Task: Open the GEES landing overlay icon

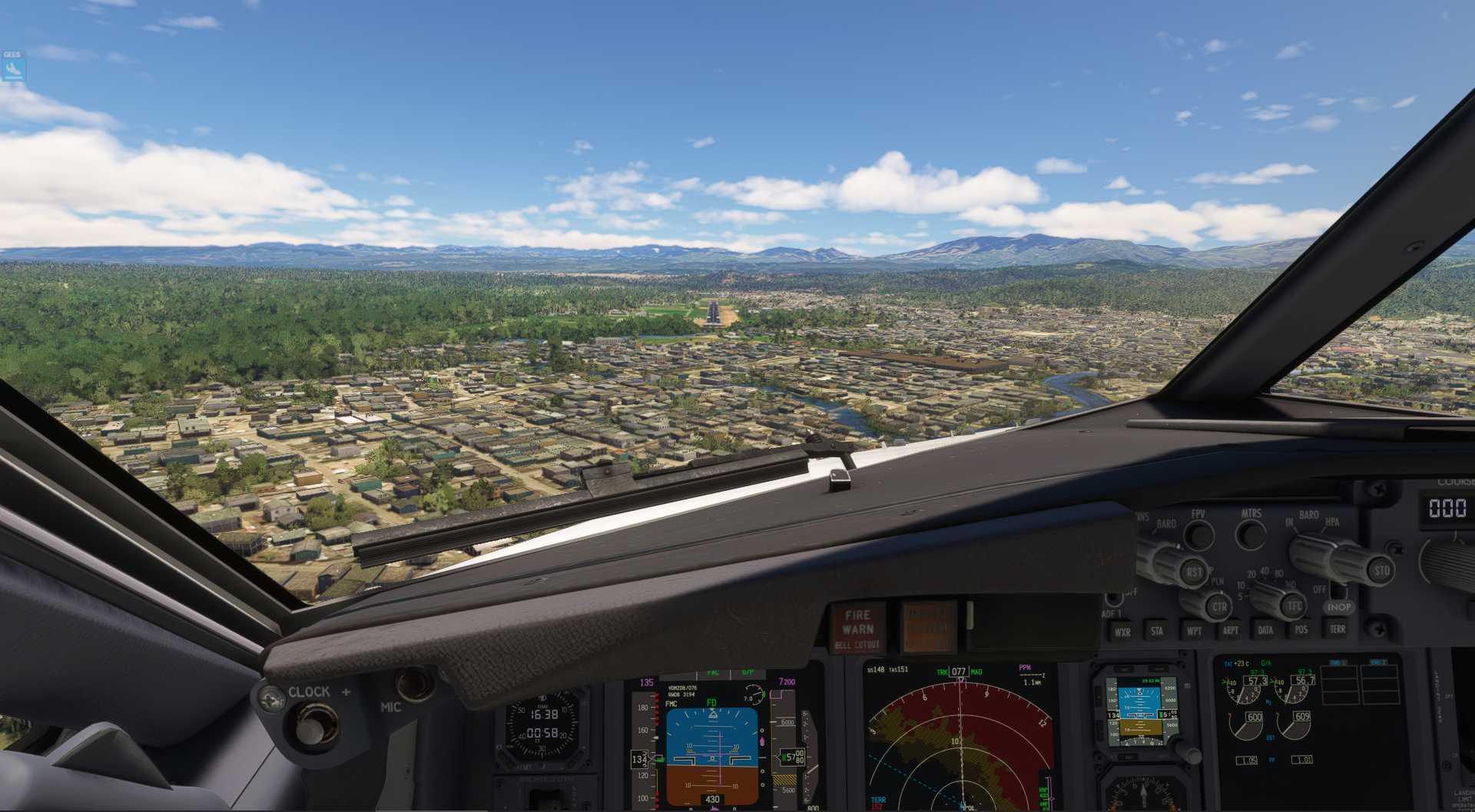Action: click(x=13, y=68)
